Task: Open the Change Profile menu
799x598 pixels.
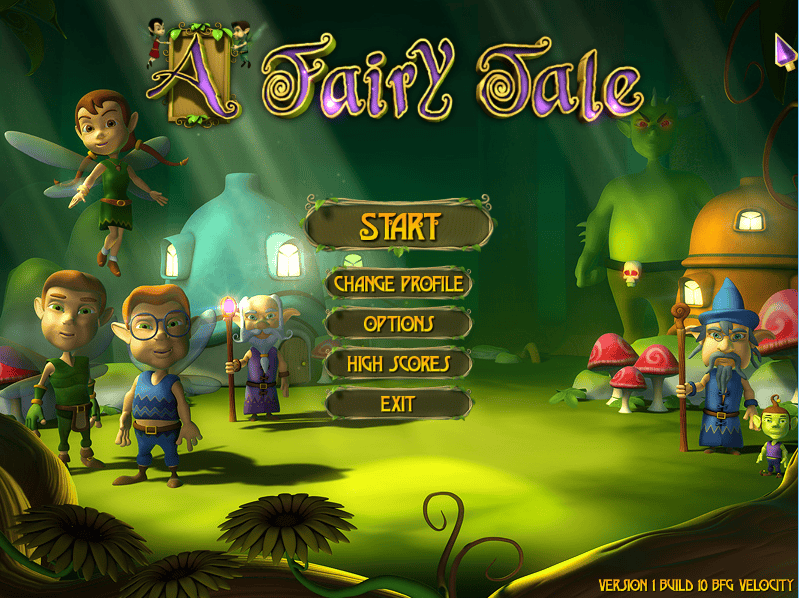Action: click(398, 284)
